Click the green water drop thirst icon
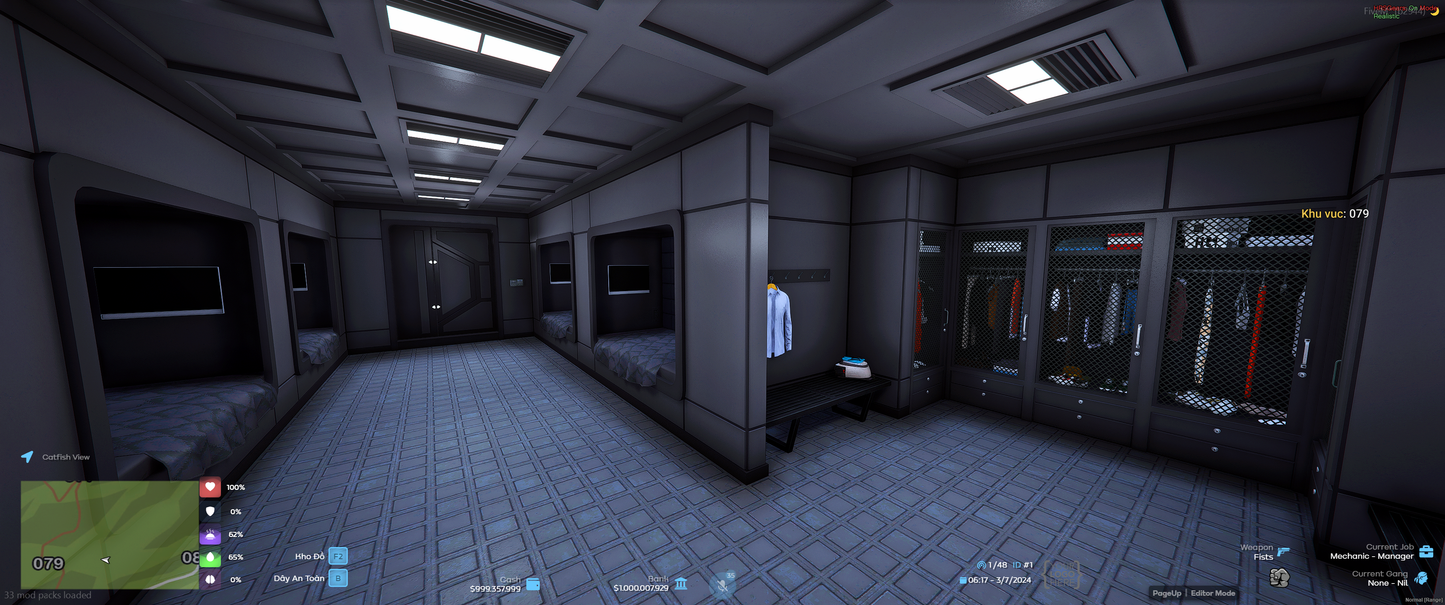Viewport: 1445px width, 605px height. coord(210,557)
